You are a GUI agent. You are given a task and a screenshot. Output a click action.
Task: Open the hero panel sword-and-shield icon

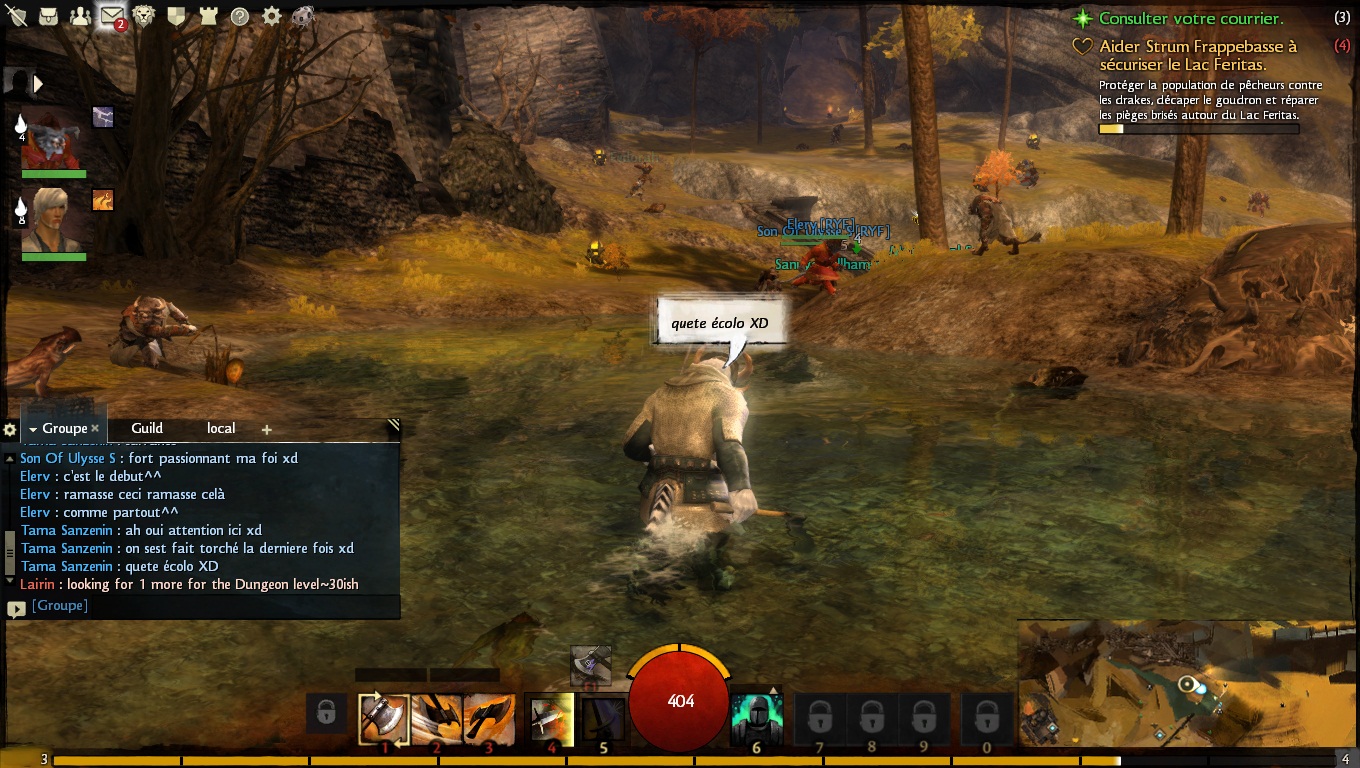click(x=16, y=16)
